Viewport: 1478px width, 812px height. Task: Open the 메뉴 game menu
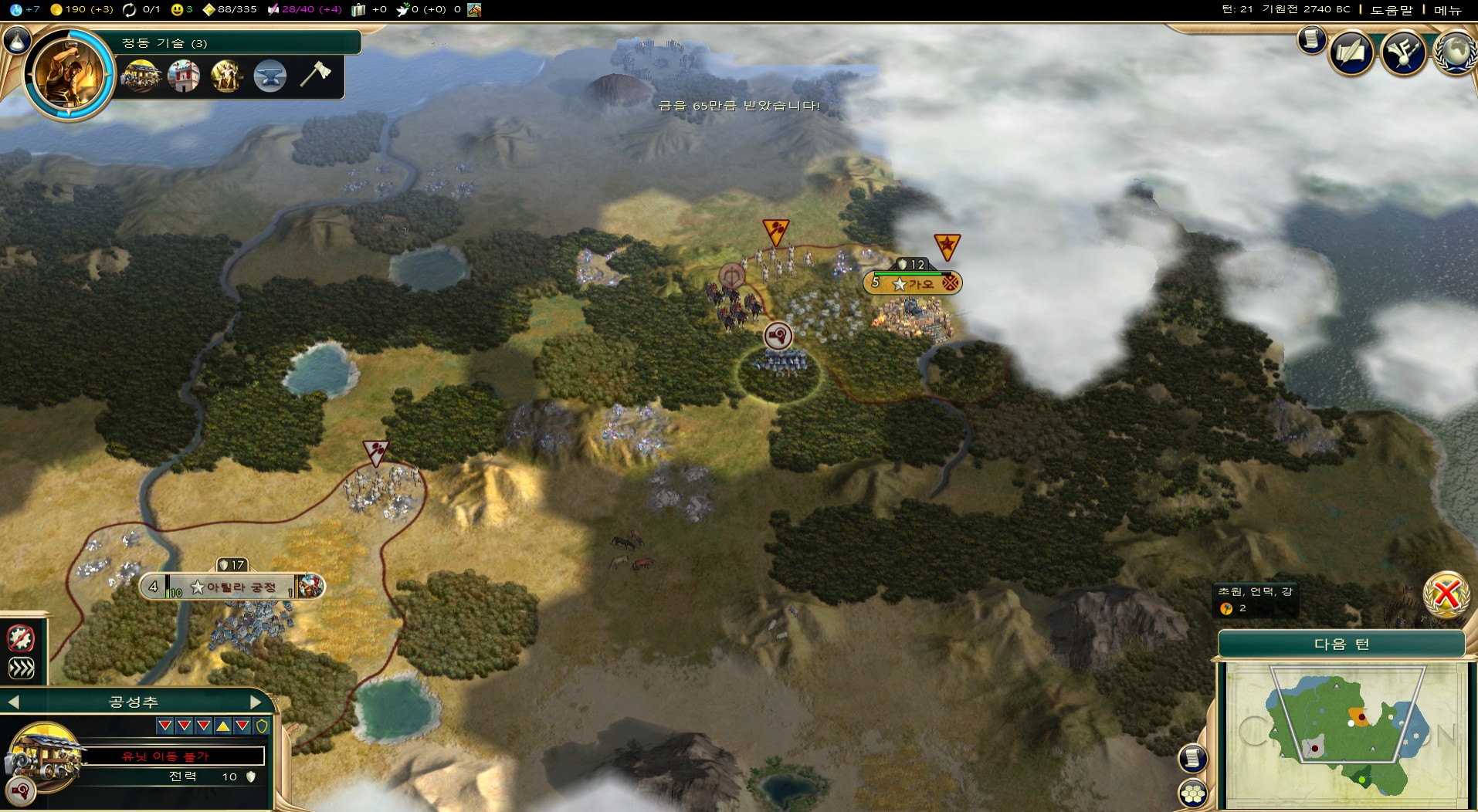click(x=1447, y=10)
